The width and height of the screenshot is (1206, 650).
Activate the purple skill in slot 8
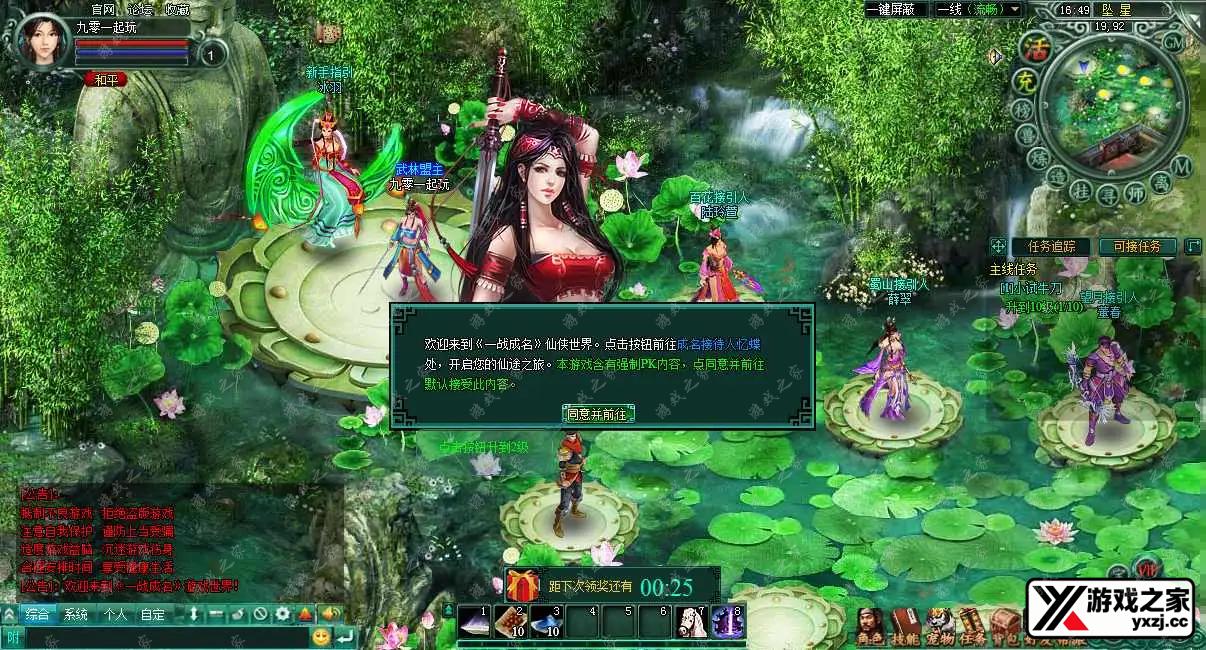(727, 621)
